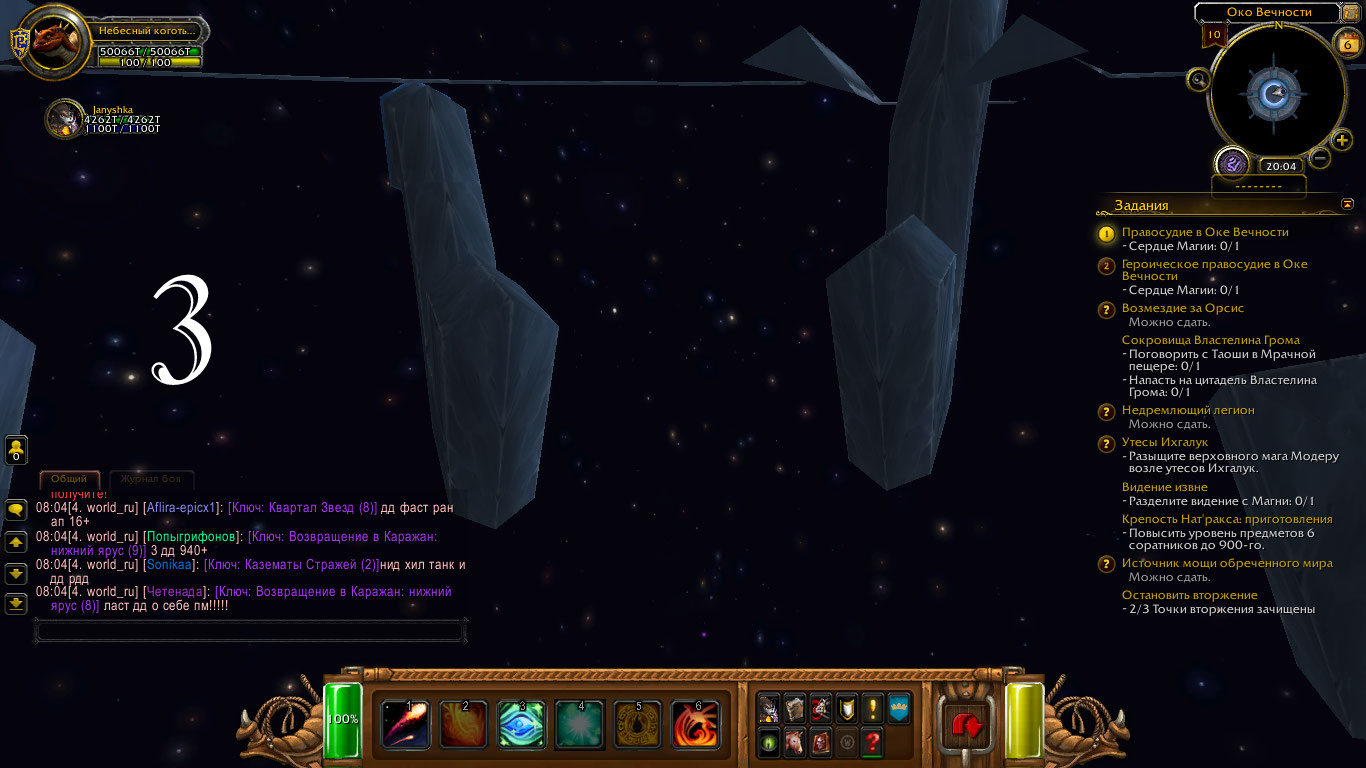Jump the chat to the latest message

click(16, 604)
